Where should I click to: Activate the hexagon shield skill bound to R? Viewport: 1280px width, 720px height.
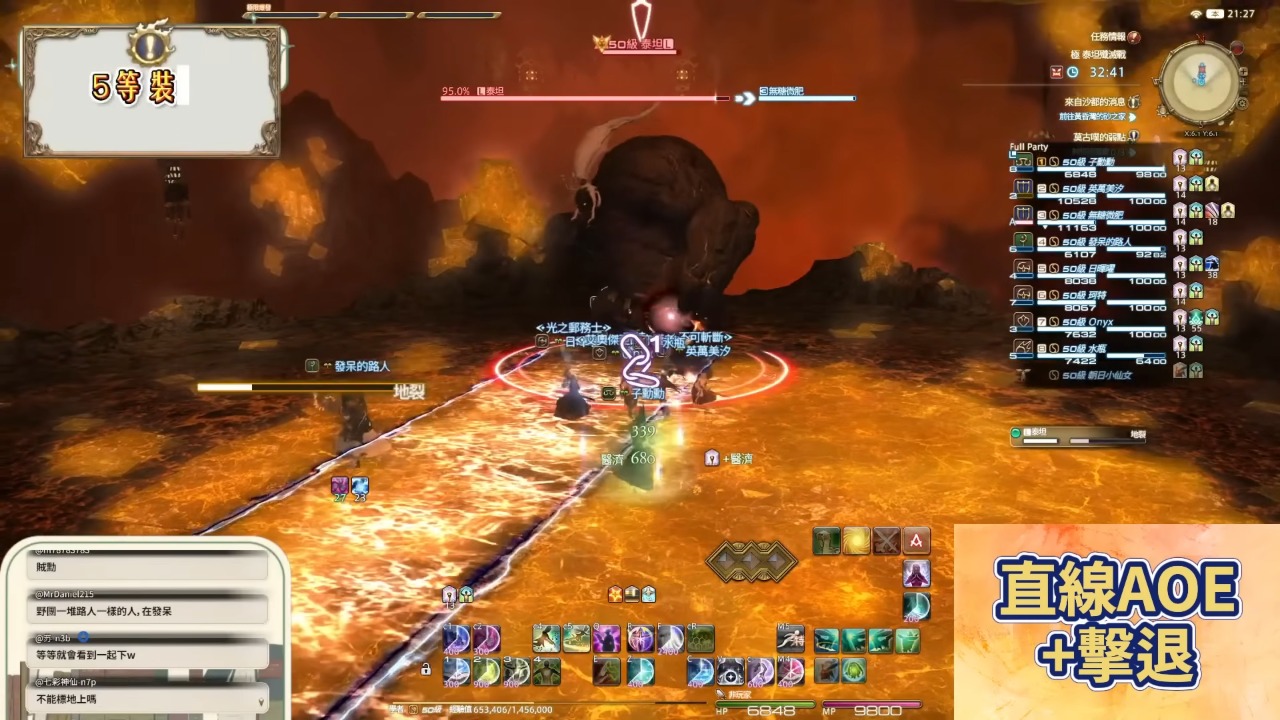pyautogui.click(x=700, y=638)
